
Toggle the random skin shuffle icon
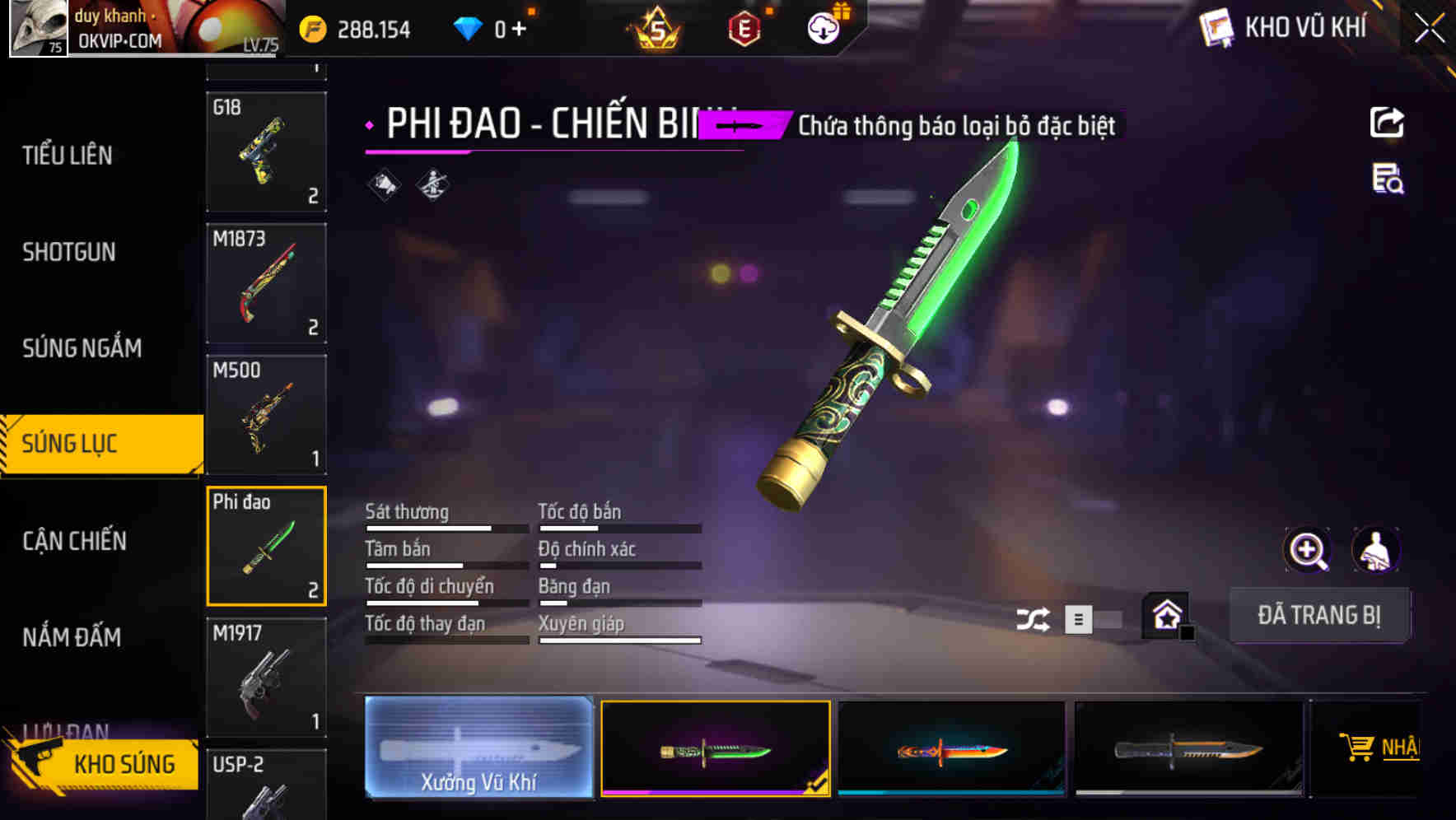click(x=1033, y=619)
